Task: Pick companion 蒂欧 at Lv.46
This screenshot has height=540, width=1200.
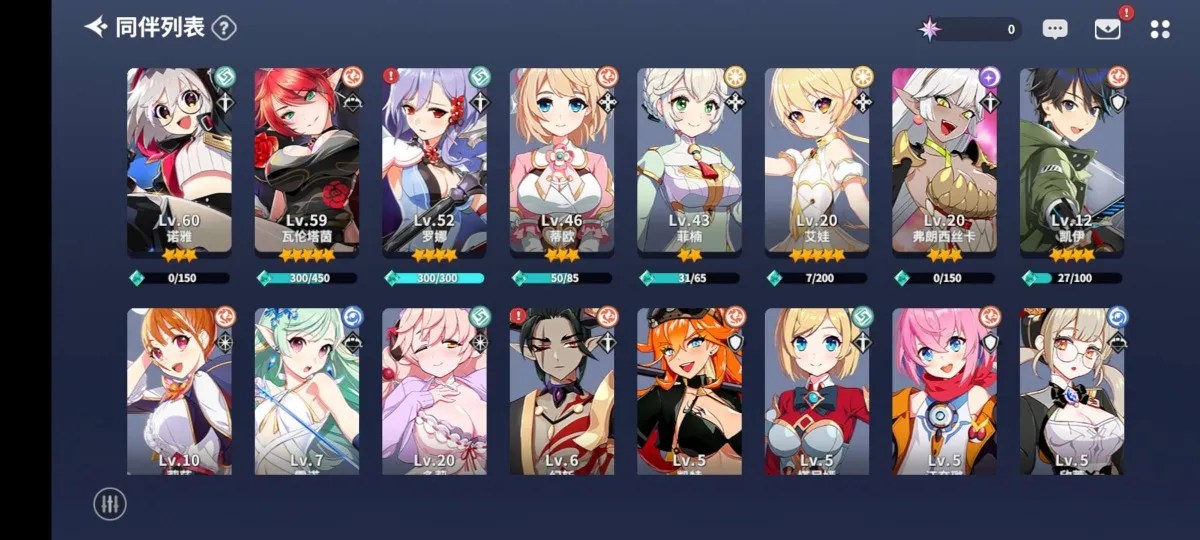Action: pos(562,160)
